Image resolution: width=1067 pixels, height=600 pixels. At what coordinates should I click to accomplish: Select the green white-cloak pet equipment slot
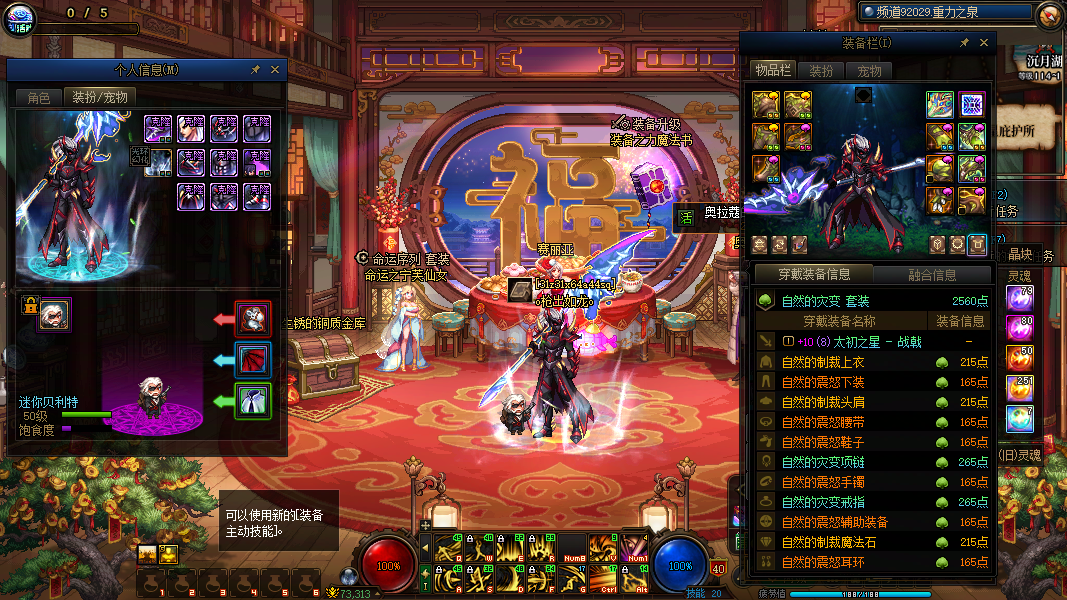click(253, 401)
